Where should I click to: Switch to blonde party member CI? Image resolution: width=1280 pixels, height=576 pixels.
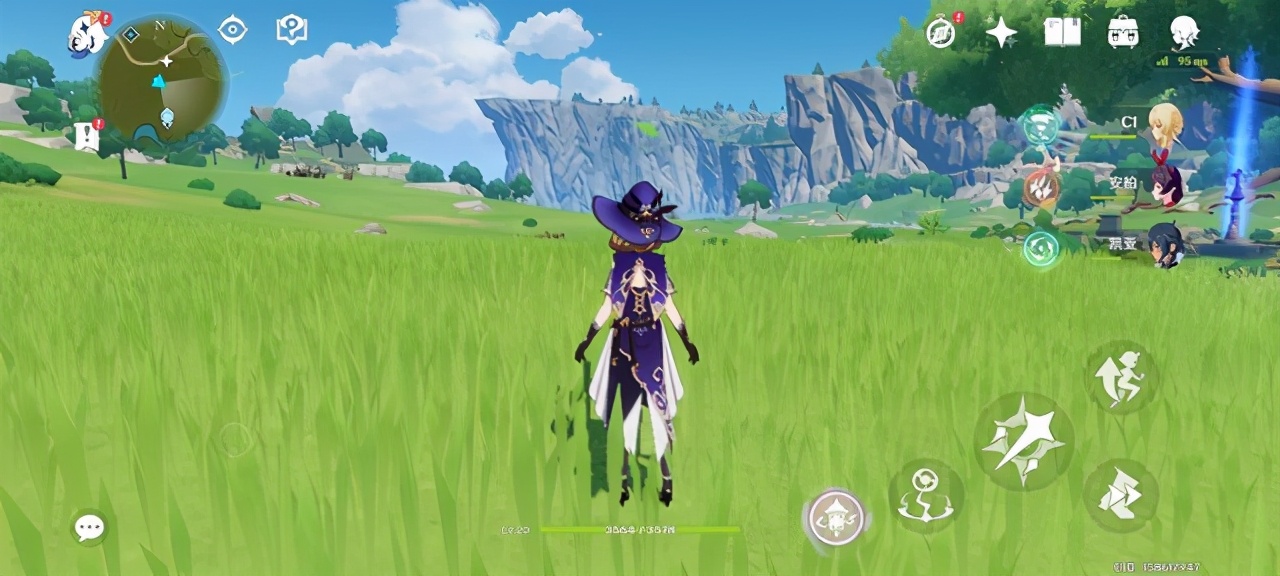1164,122
